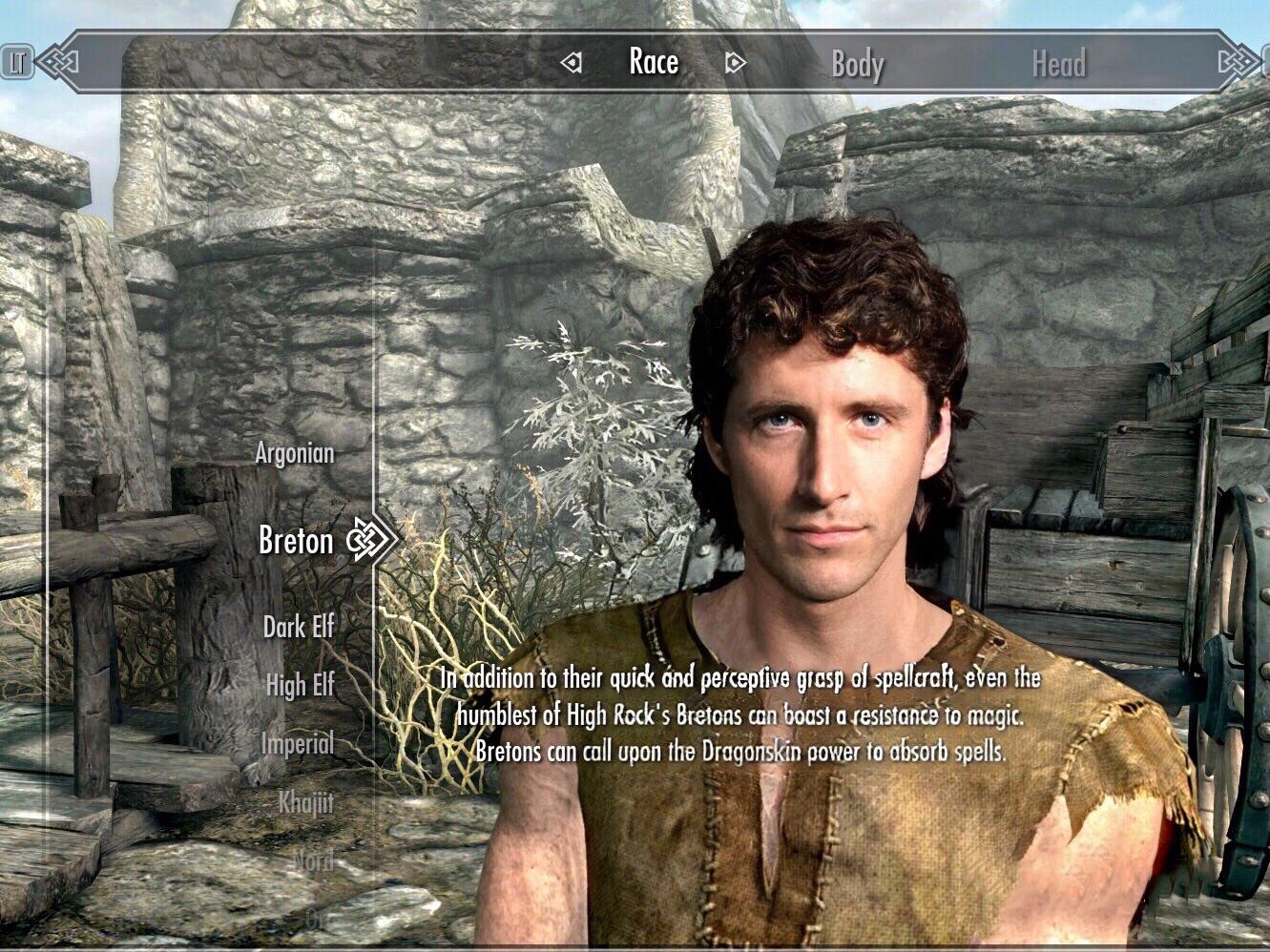
Task: Click the right arrow beside Race
Action: point(732,61)
